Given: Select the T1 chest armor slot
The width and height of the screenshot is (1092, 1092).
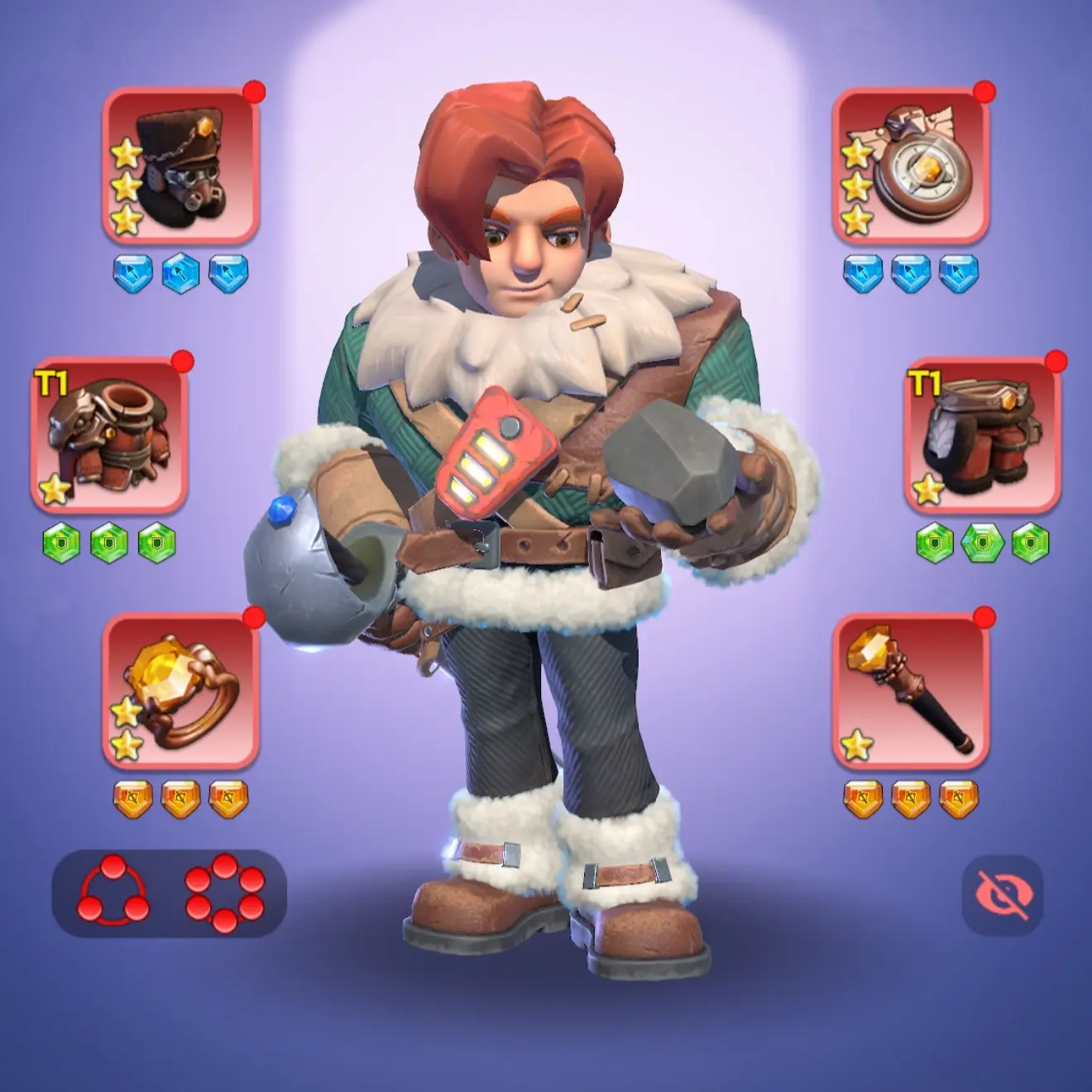Looking at the screenshot, I should pos(109,434).
